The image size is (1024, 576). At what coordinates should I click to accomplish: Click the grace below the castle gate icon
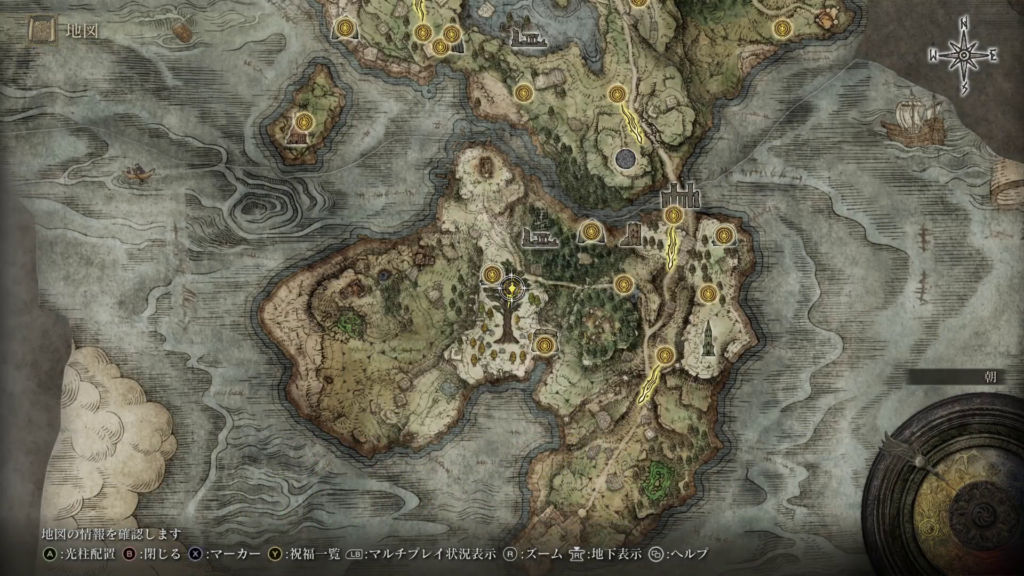[x=673, y=215]
